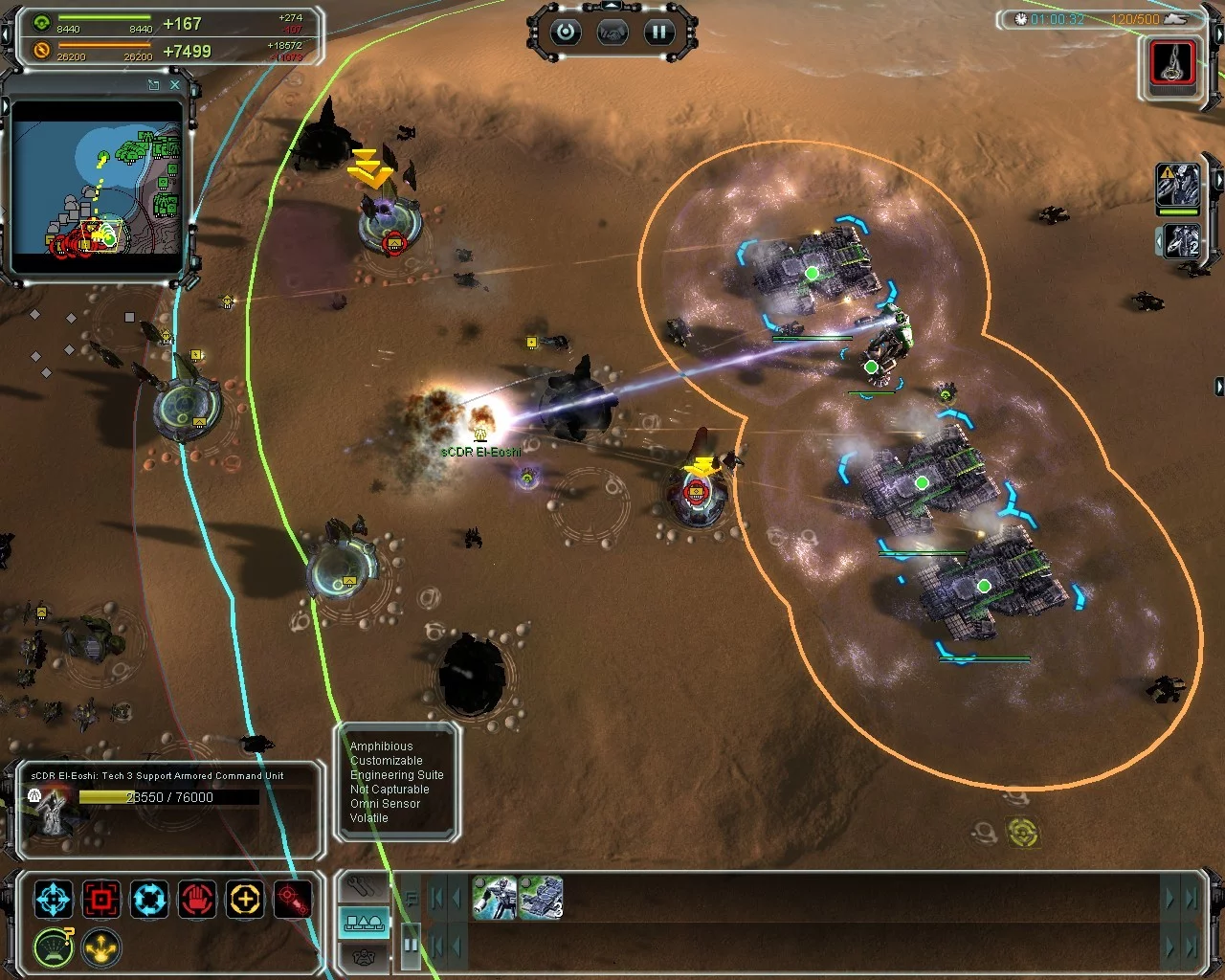
Task: Close the minimap window
Action: click(x=175, y=85)
